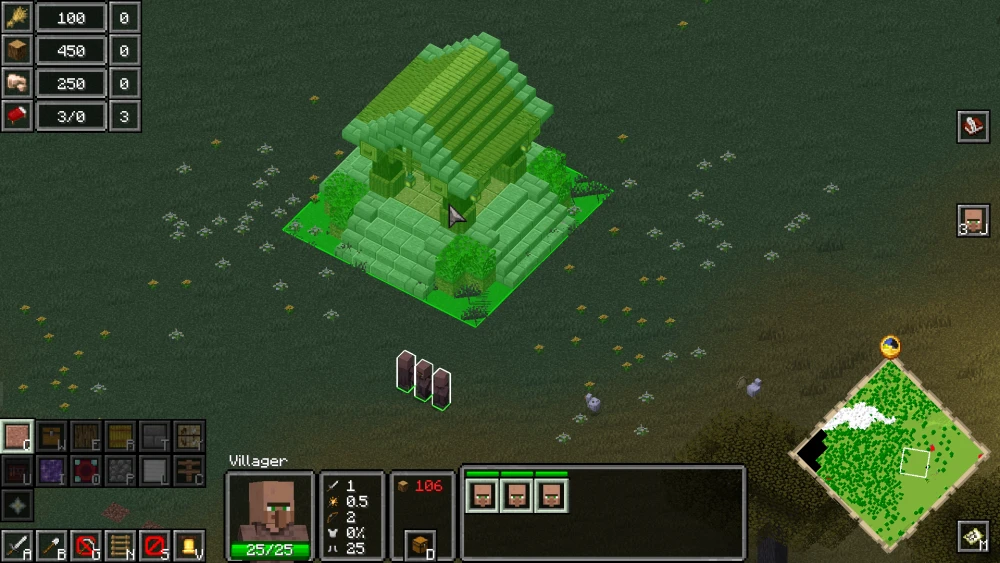Pick the hay bale farm building
This screenshot has width=1000, height=563.
tap(120, 435)
